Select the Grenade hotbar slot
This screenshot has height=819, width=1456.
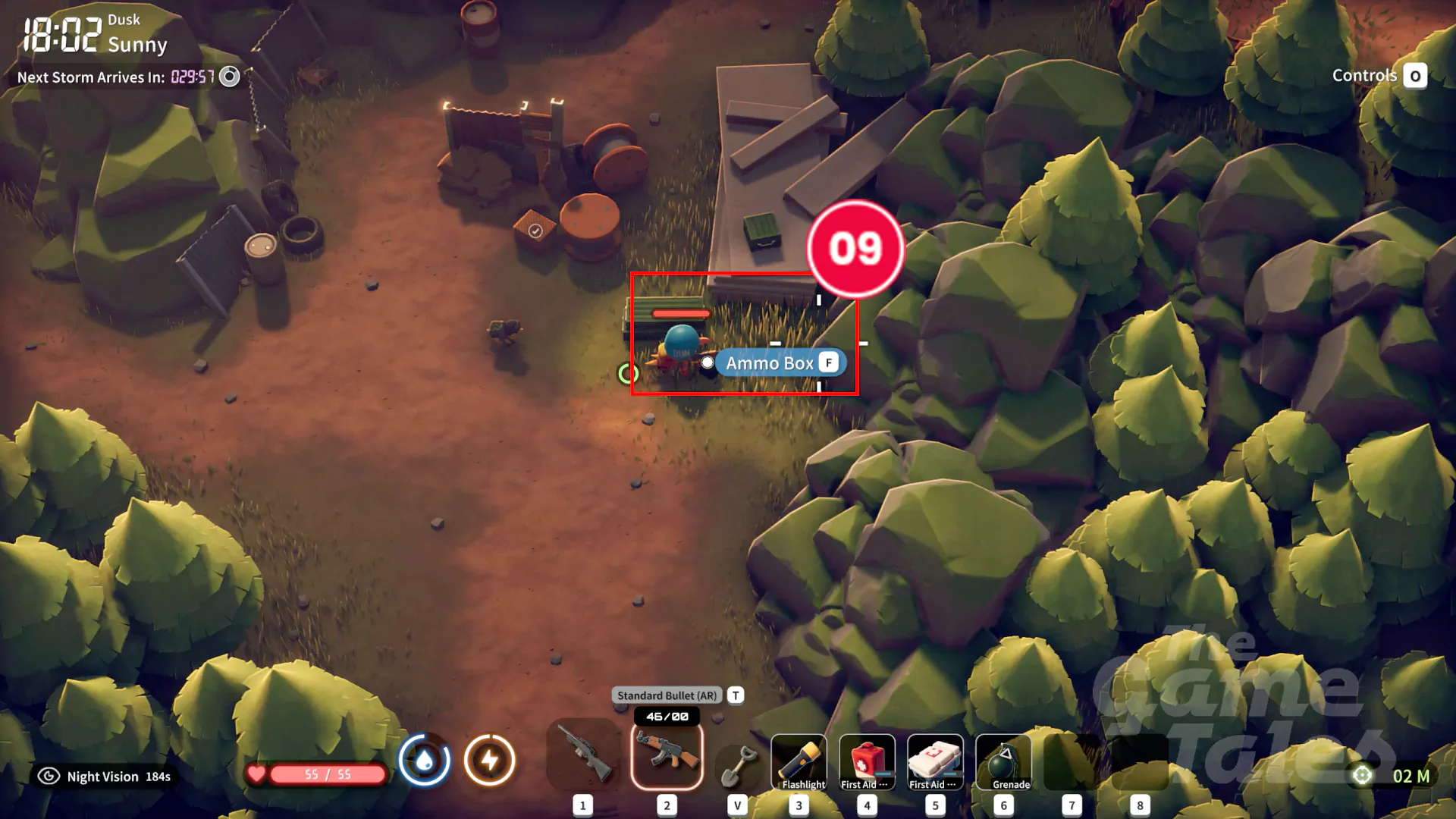(x=1003, y=761)
